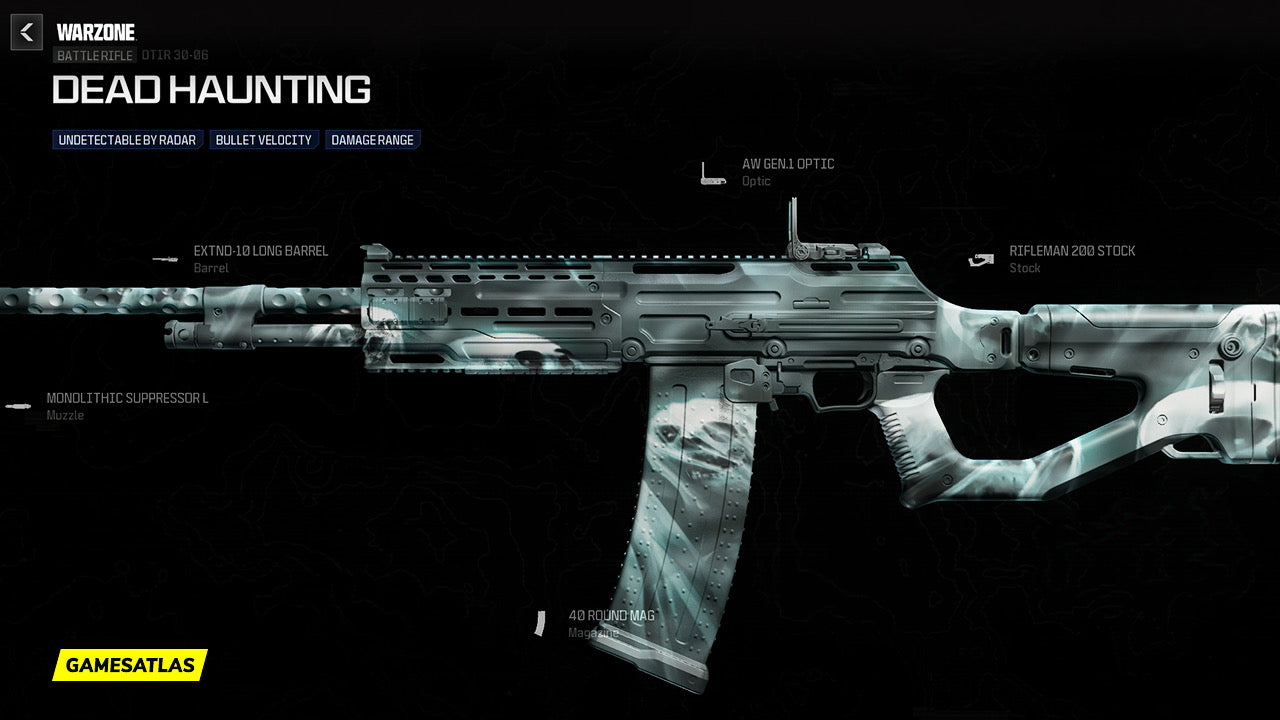1280x720 pixels.
Task: Open the 40 Round Mag slot
Action: point(611,616)
